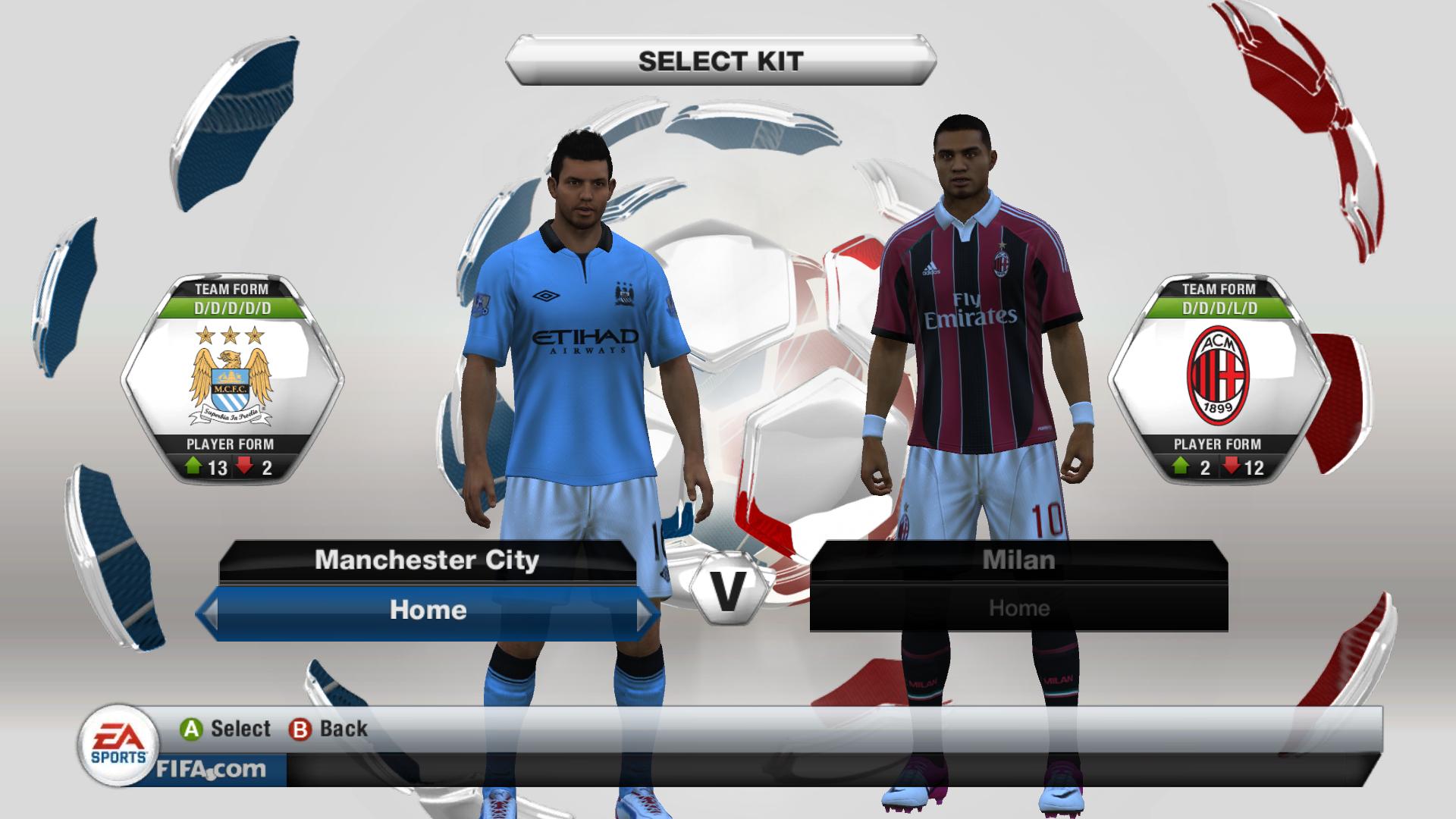The image size is (1456, 819).
Task: Cycle Manchester City kit with left arrow
Action: click(207, 611)
